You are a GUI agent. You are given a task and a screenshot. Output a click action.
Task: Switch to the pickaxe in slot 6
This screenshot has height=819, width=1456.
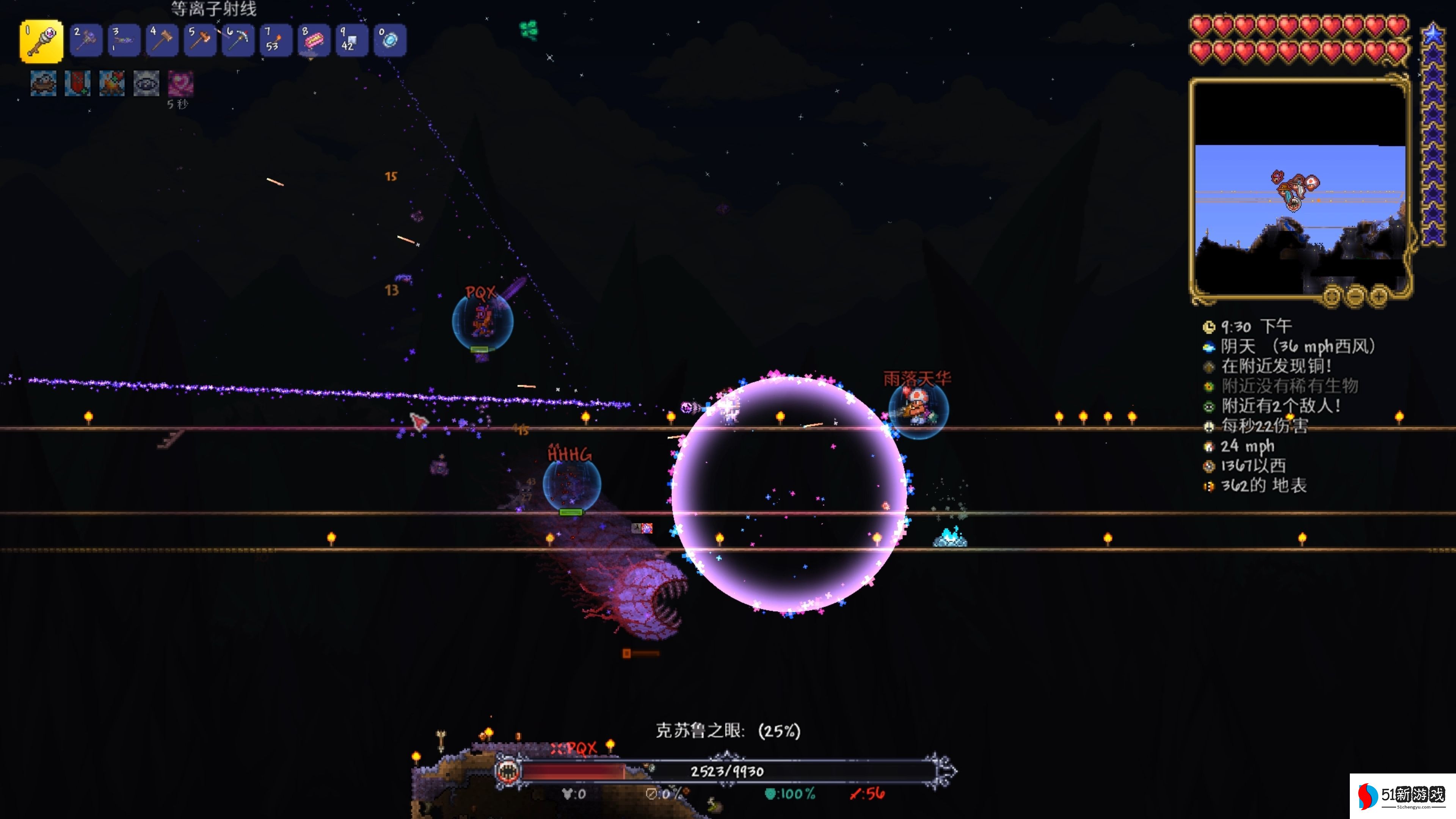pyautogui.click(x=238, y=41)
